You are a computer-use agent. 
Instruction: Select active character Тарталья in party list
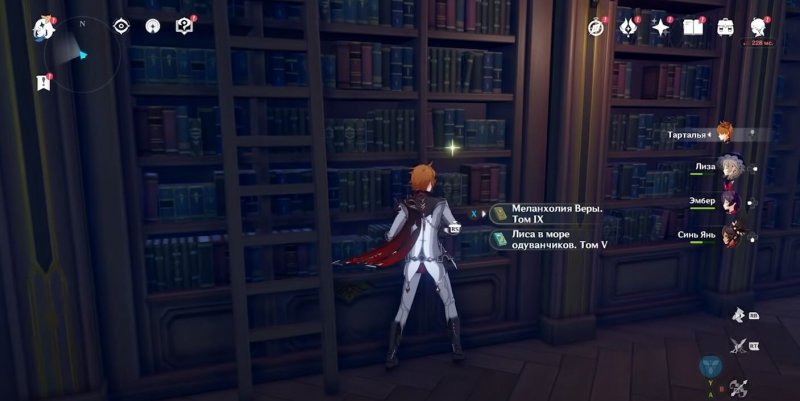(724, 132)
